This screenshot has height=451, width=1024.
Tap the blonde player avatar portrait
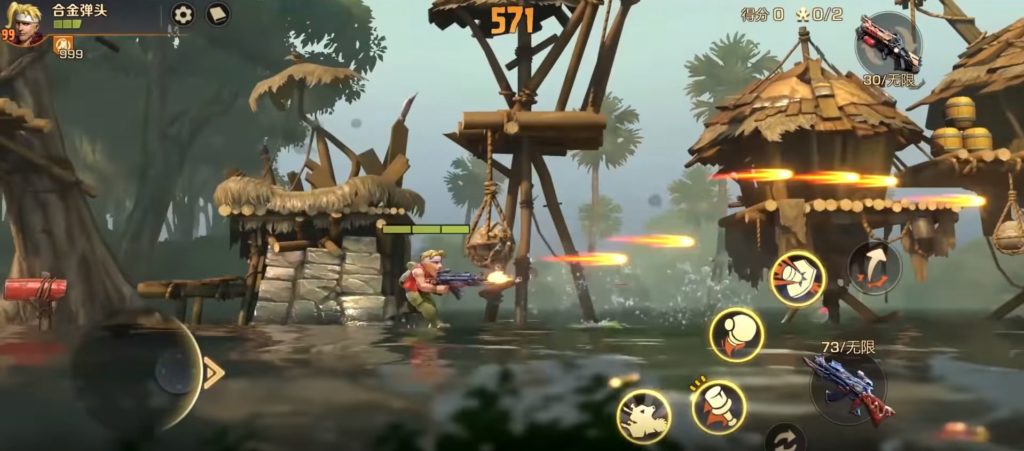pyautogui.click(x=22, y=23)
